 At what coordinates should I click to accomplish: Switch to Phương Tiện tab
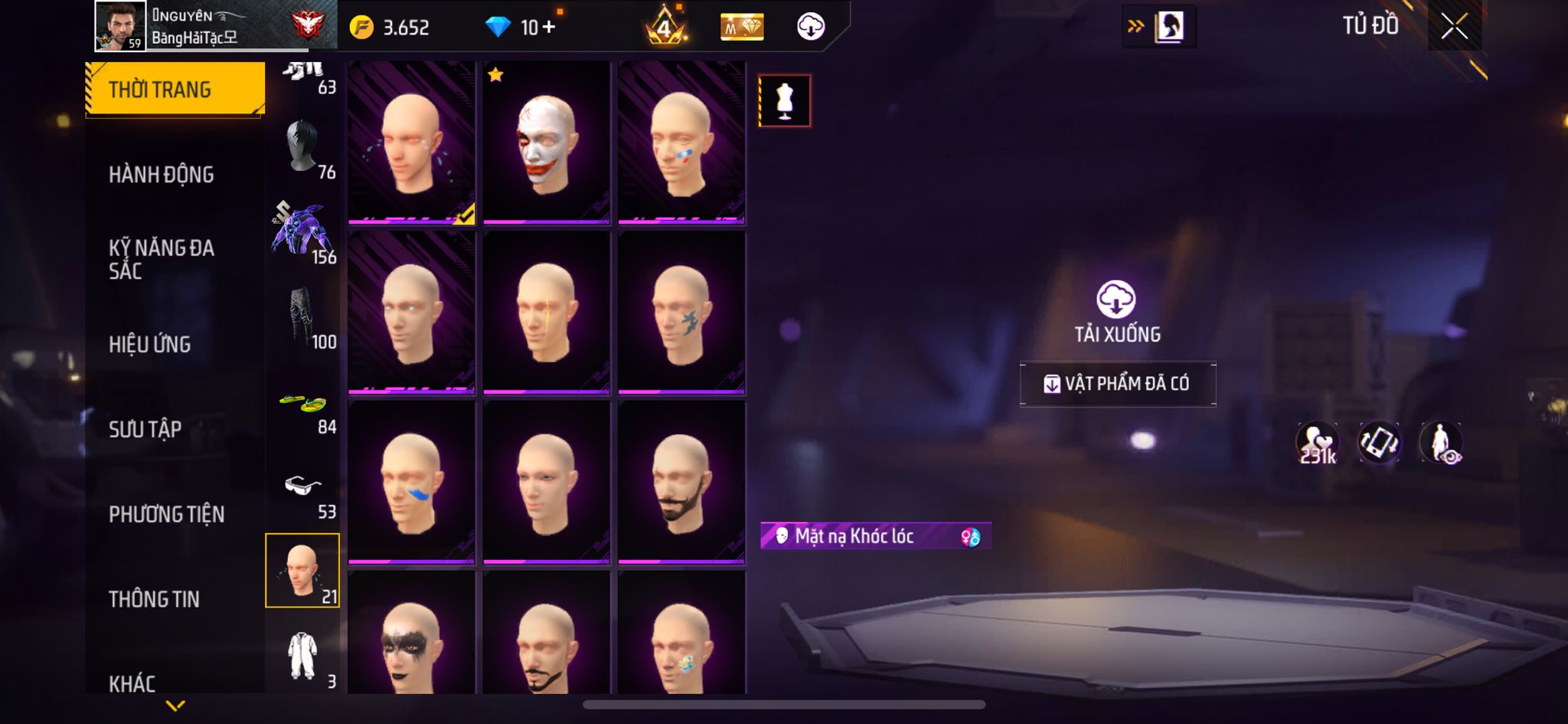coord(166,514)
